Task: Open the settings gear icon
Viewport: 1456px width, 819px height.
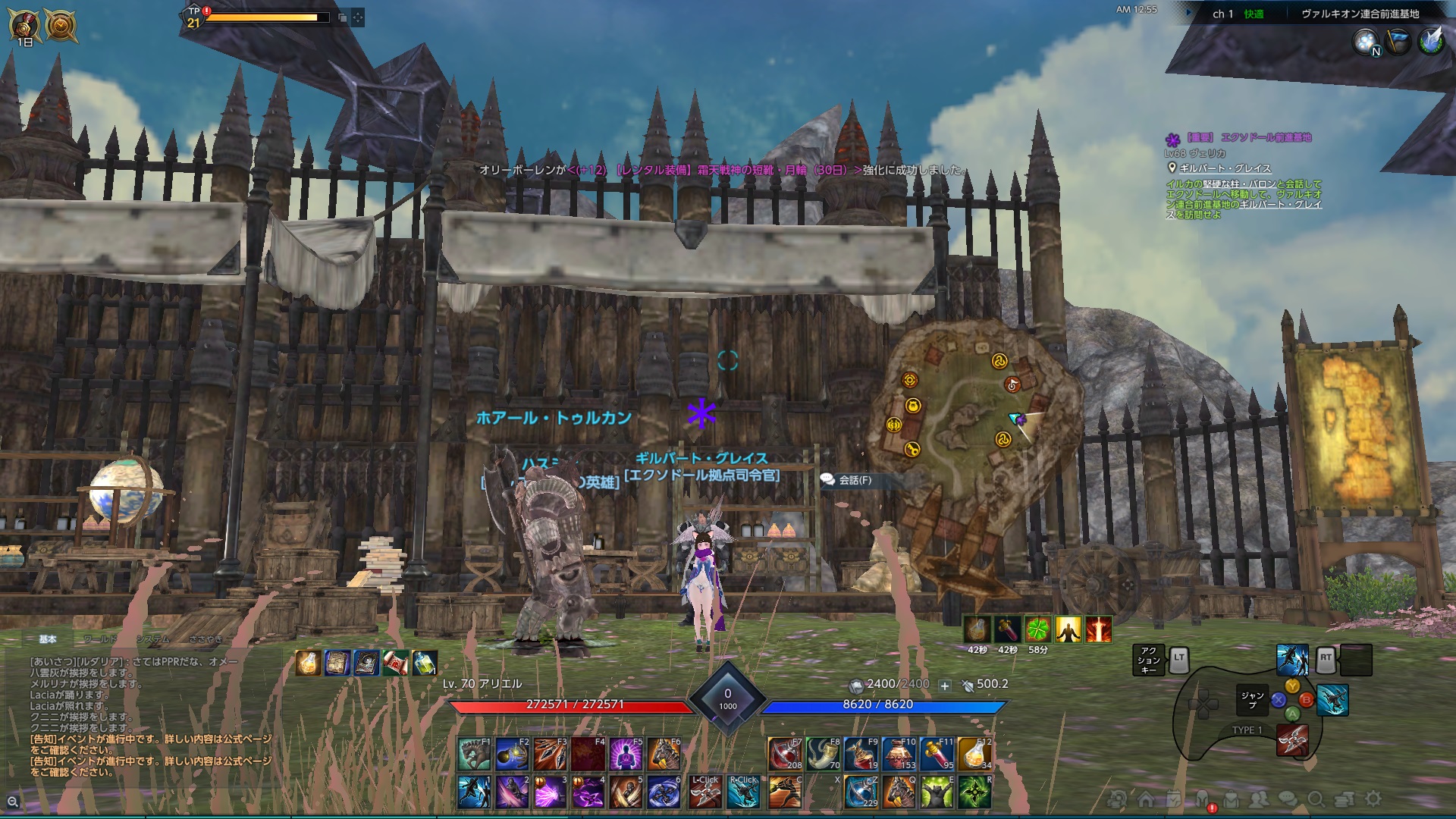Action: click(1373, 798)
